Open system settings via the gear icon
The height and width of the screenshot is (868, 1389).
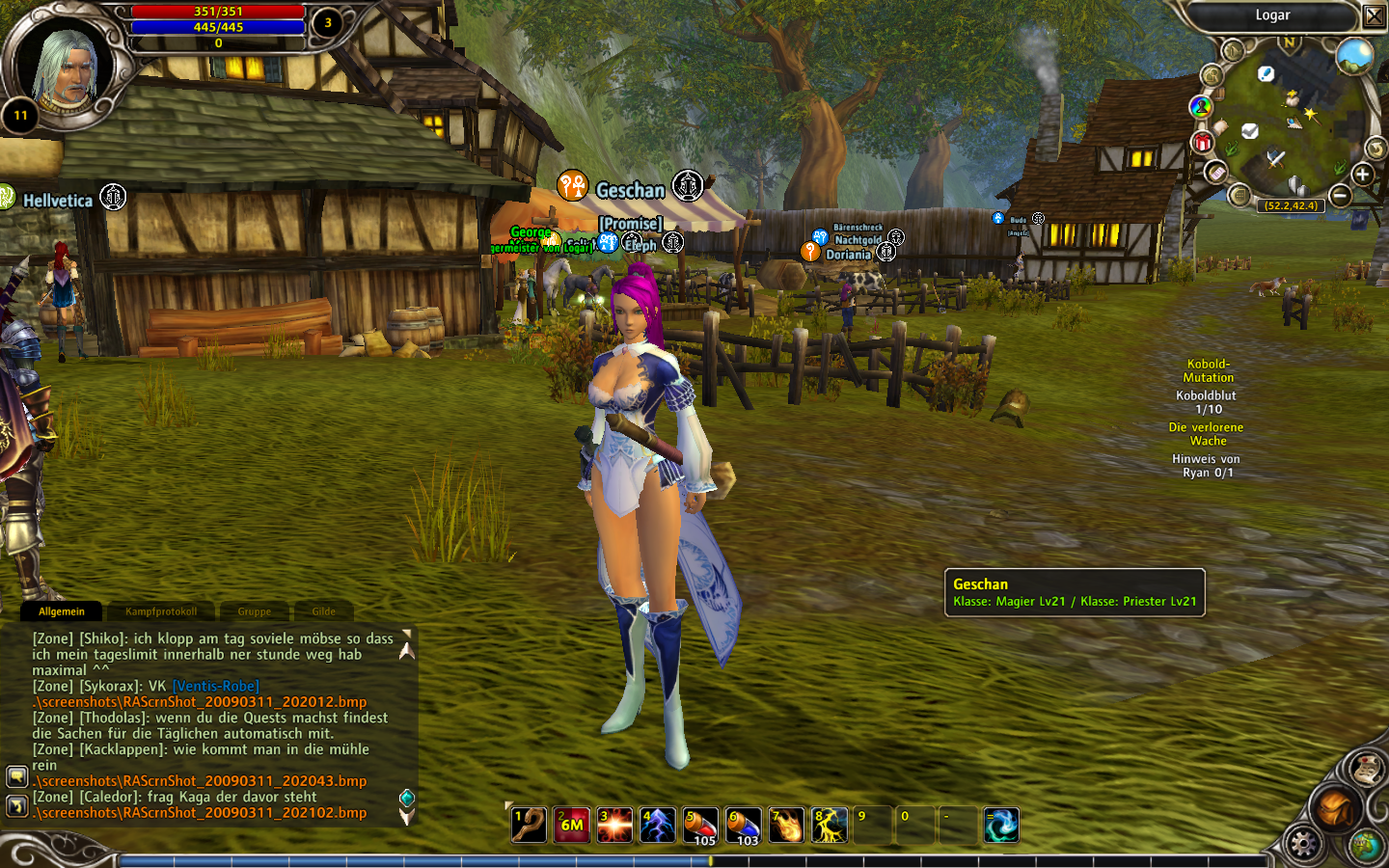[x=1303, y=844]
